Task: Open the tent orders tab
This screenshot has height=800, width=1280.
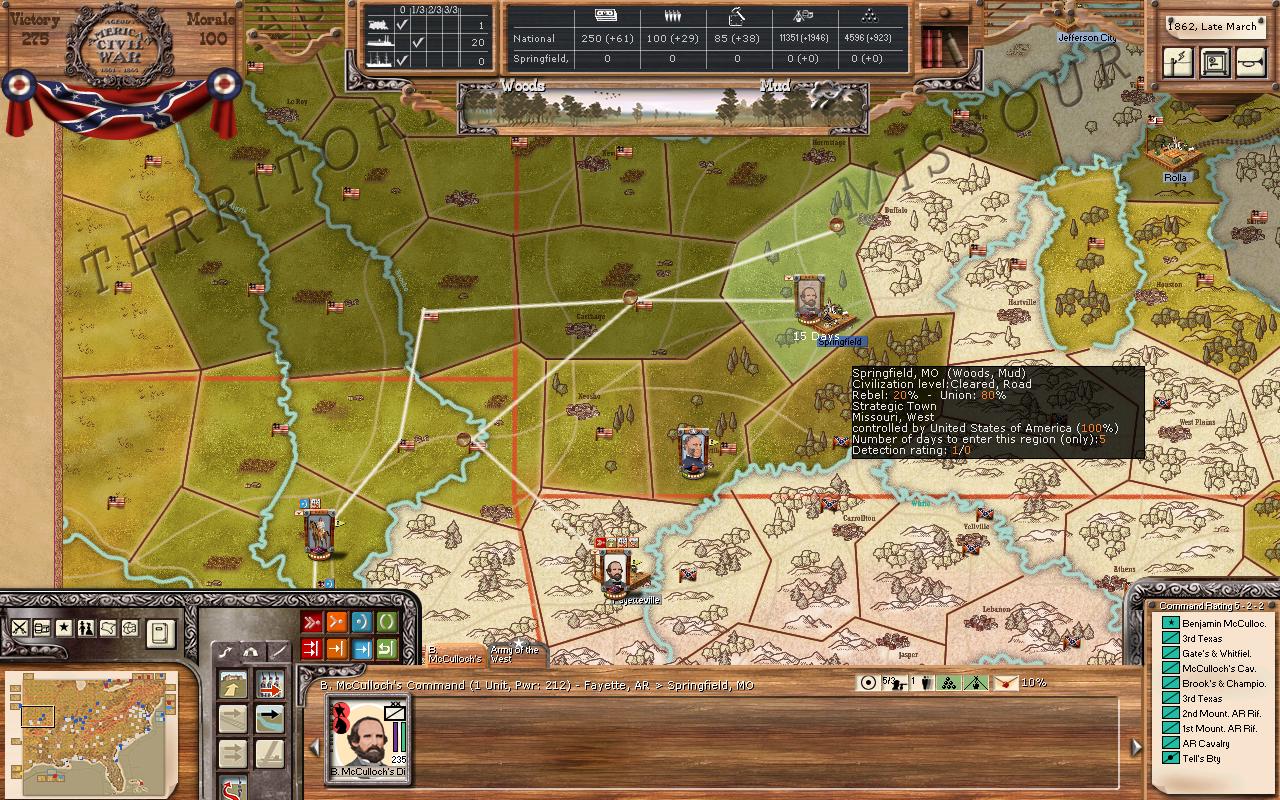Action: coord(251,651)
